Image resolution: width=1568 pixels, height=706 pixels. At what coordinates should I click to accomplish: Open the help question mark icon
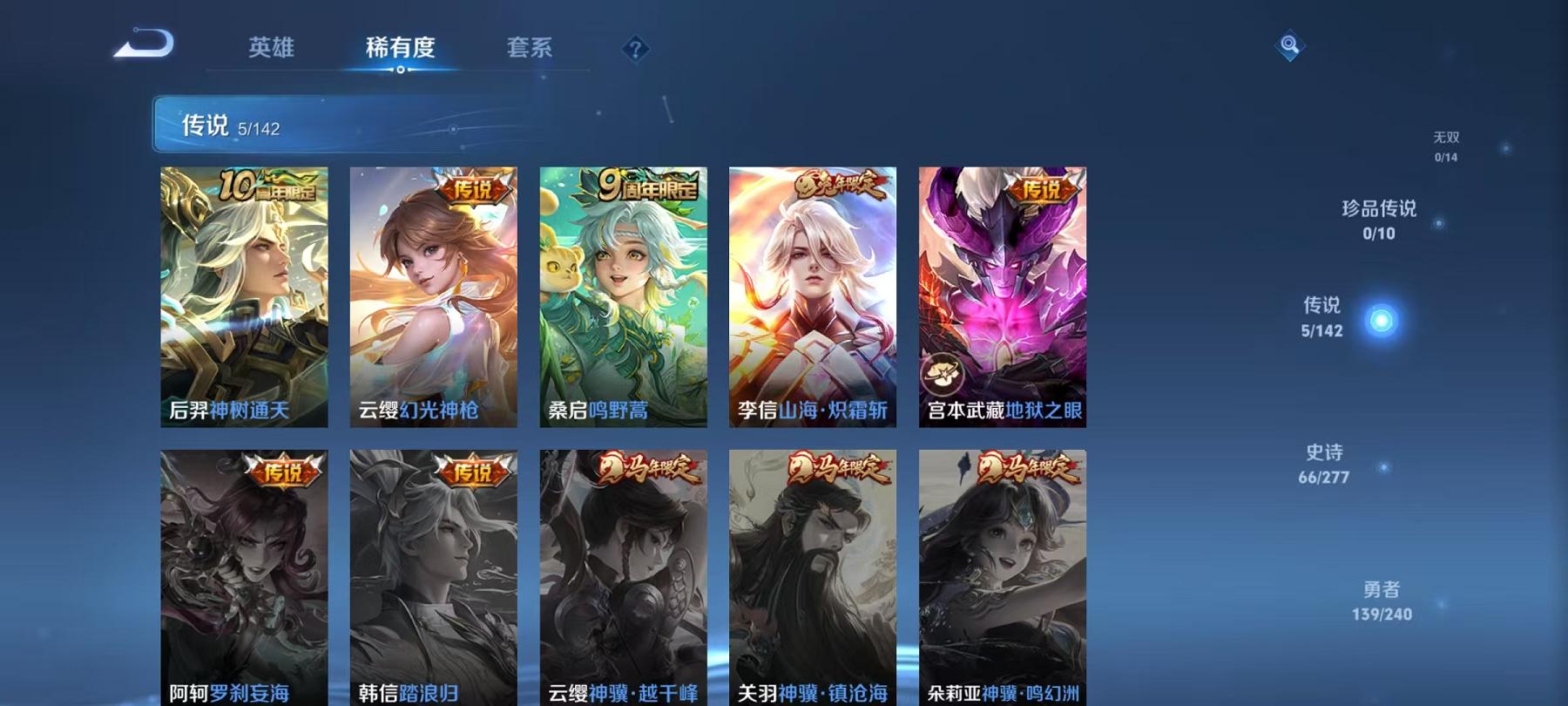(x=635, y=48)
